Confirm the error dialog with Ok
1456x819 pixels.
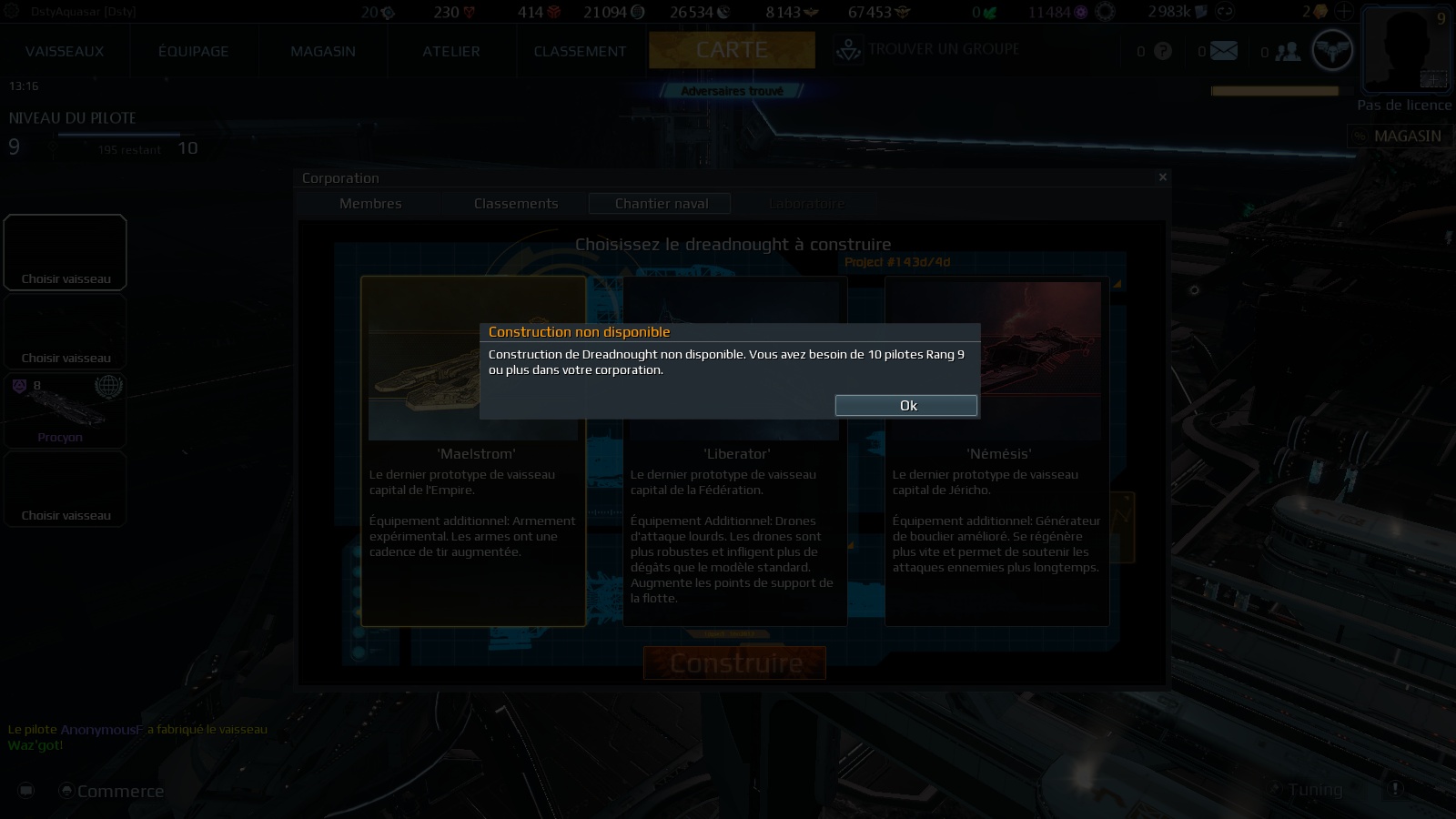(x=906, y=405)
